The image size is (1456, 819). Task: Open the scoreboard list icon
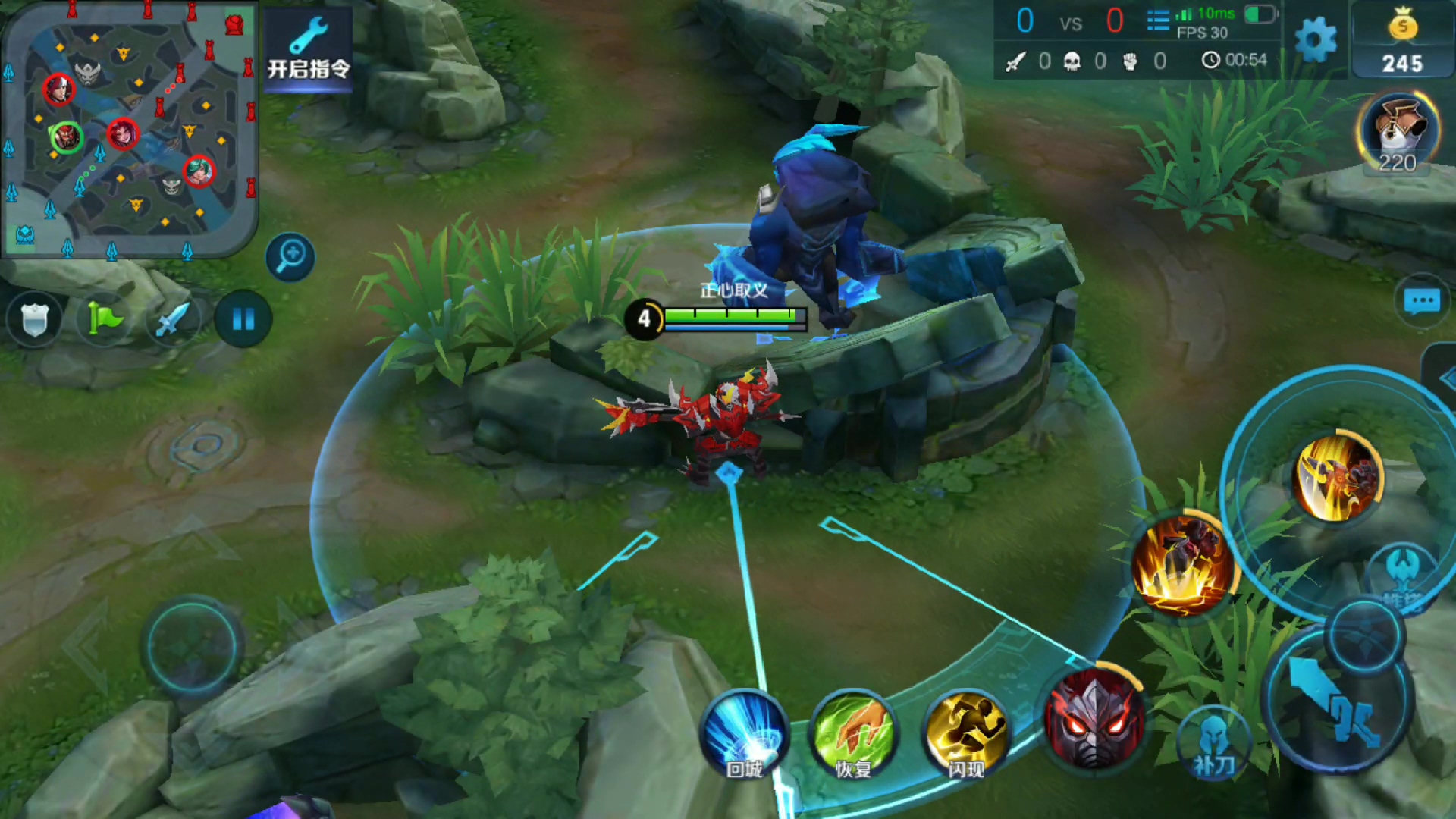[1158, 20]
